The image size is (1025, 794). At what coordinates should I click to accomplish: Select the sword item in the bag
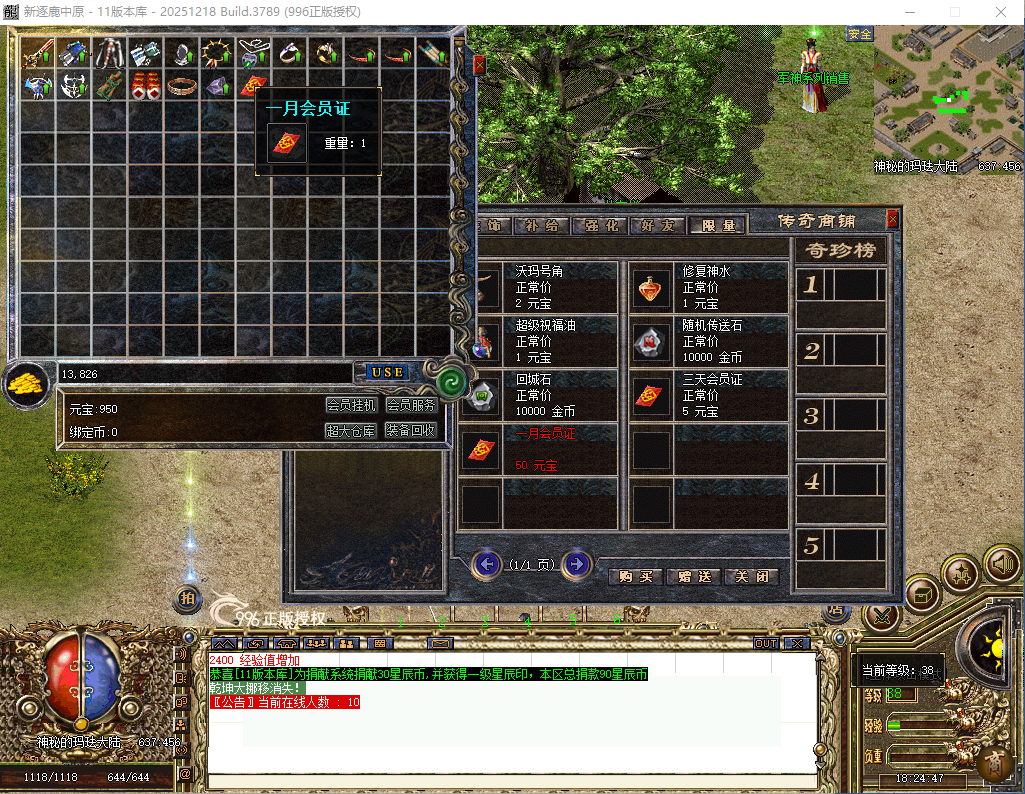38,53
